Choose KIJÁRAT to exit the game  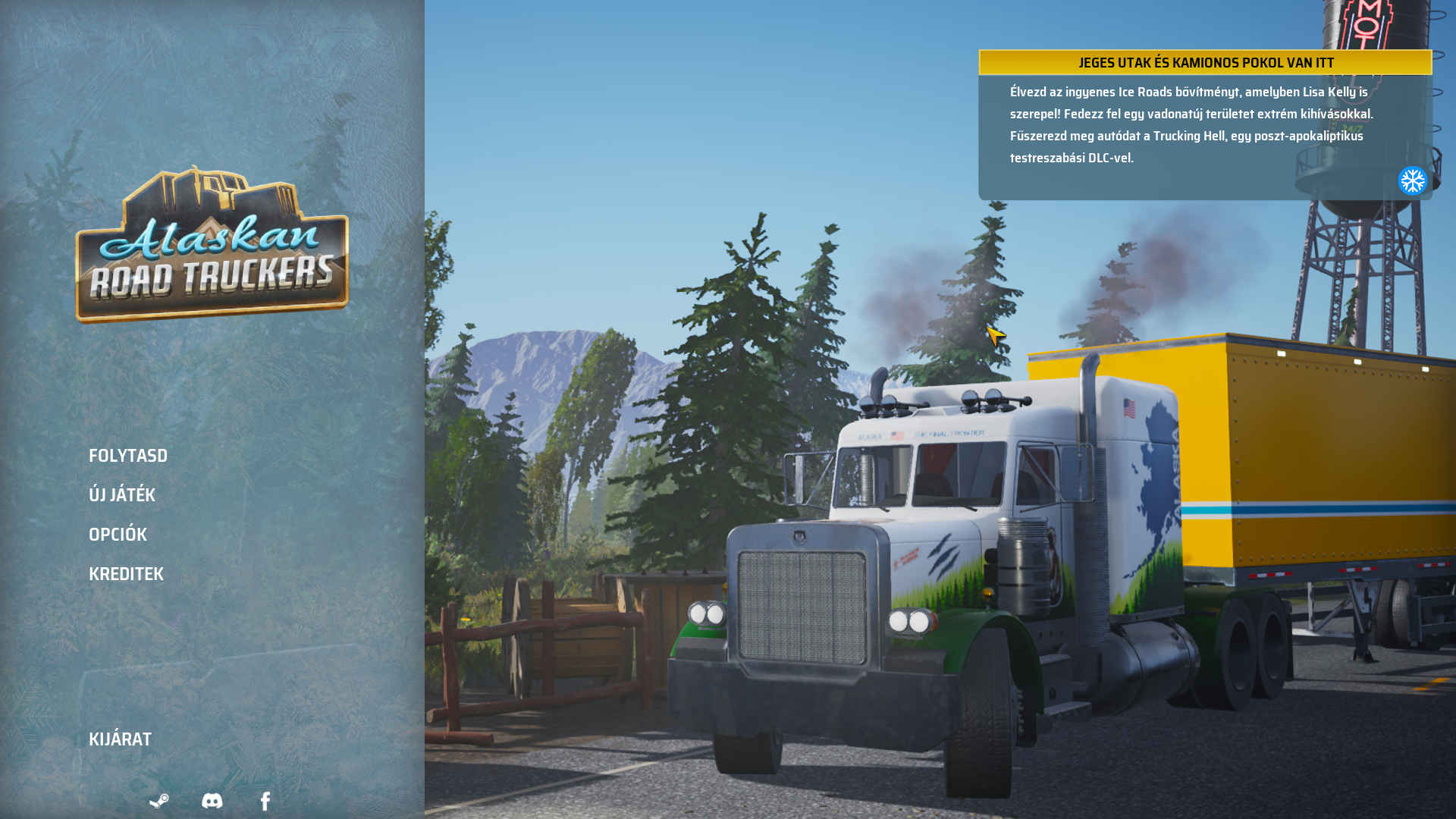pyautogui.click(x=120, y=739)
